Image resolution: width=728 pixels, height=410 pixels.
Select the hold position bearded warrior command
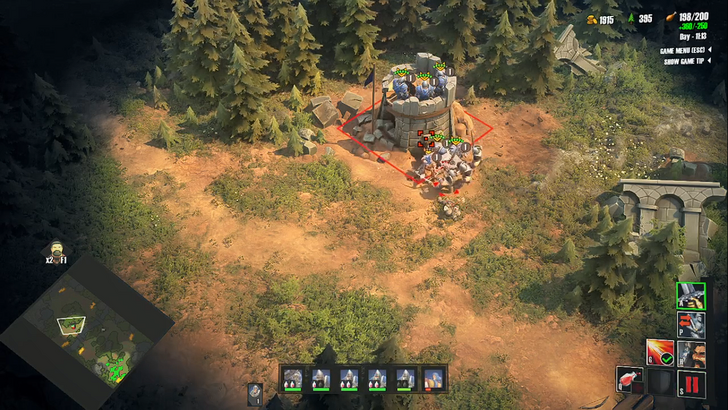coord(691,353)
